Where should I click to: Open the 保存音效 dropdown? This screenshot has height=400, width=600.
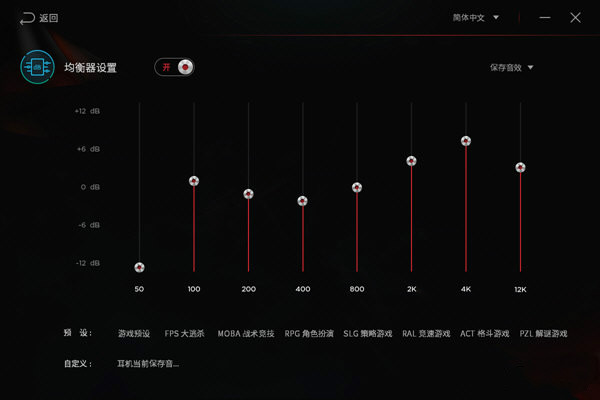[x=511, y=68]
